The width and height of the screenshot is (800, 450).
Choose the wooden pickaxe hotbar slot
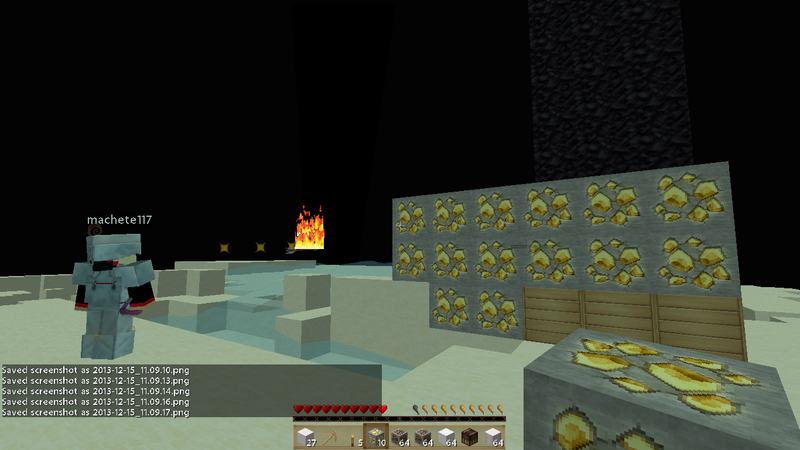(x=329, y=437)
